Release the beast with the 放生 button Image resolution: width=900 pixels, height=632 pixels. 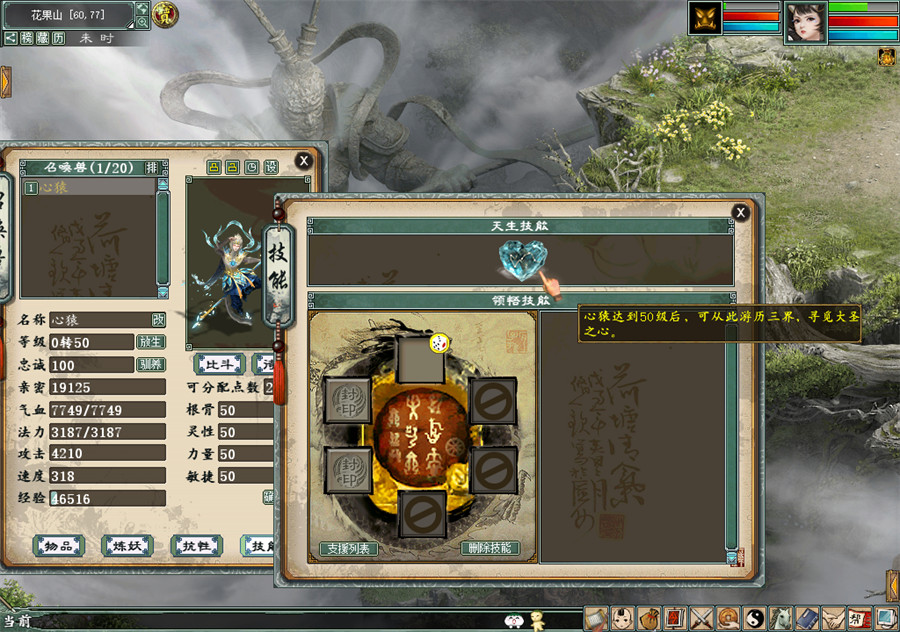tap(149, 342)
